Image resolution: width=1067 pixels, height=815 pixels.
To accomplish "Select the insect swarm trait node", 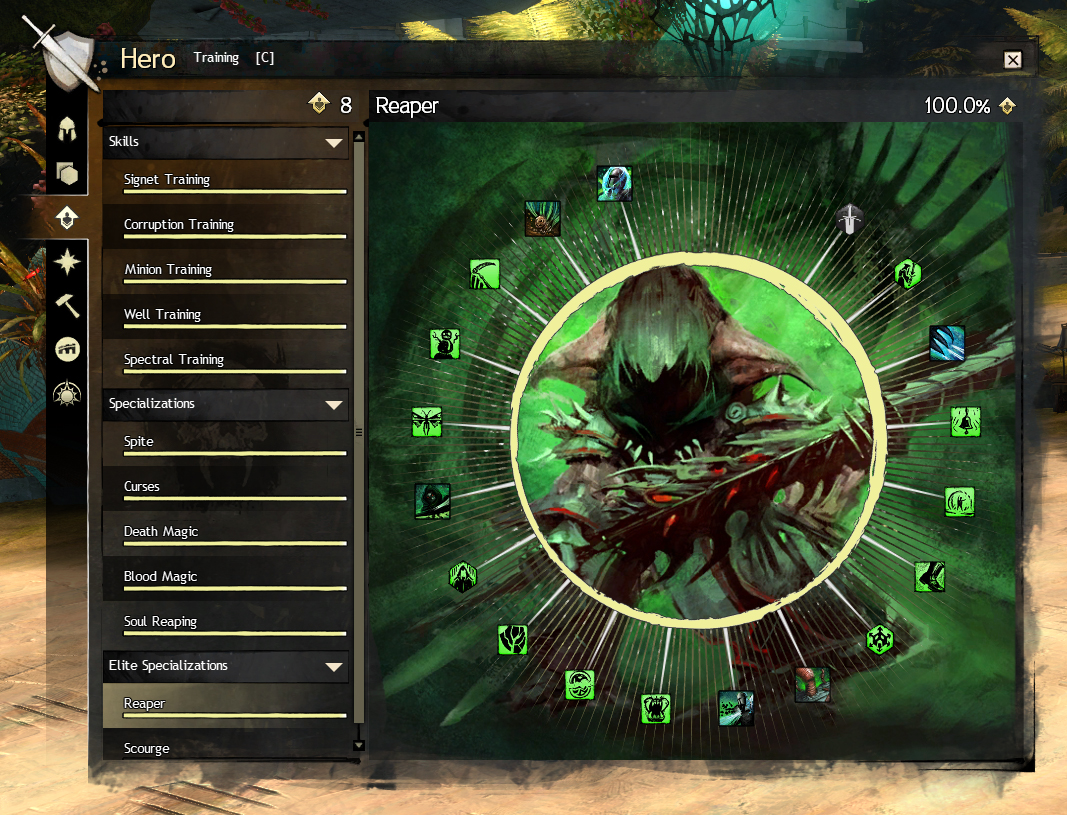I will click(427, 421).
